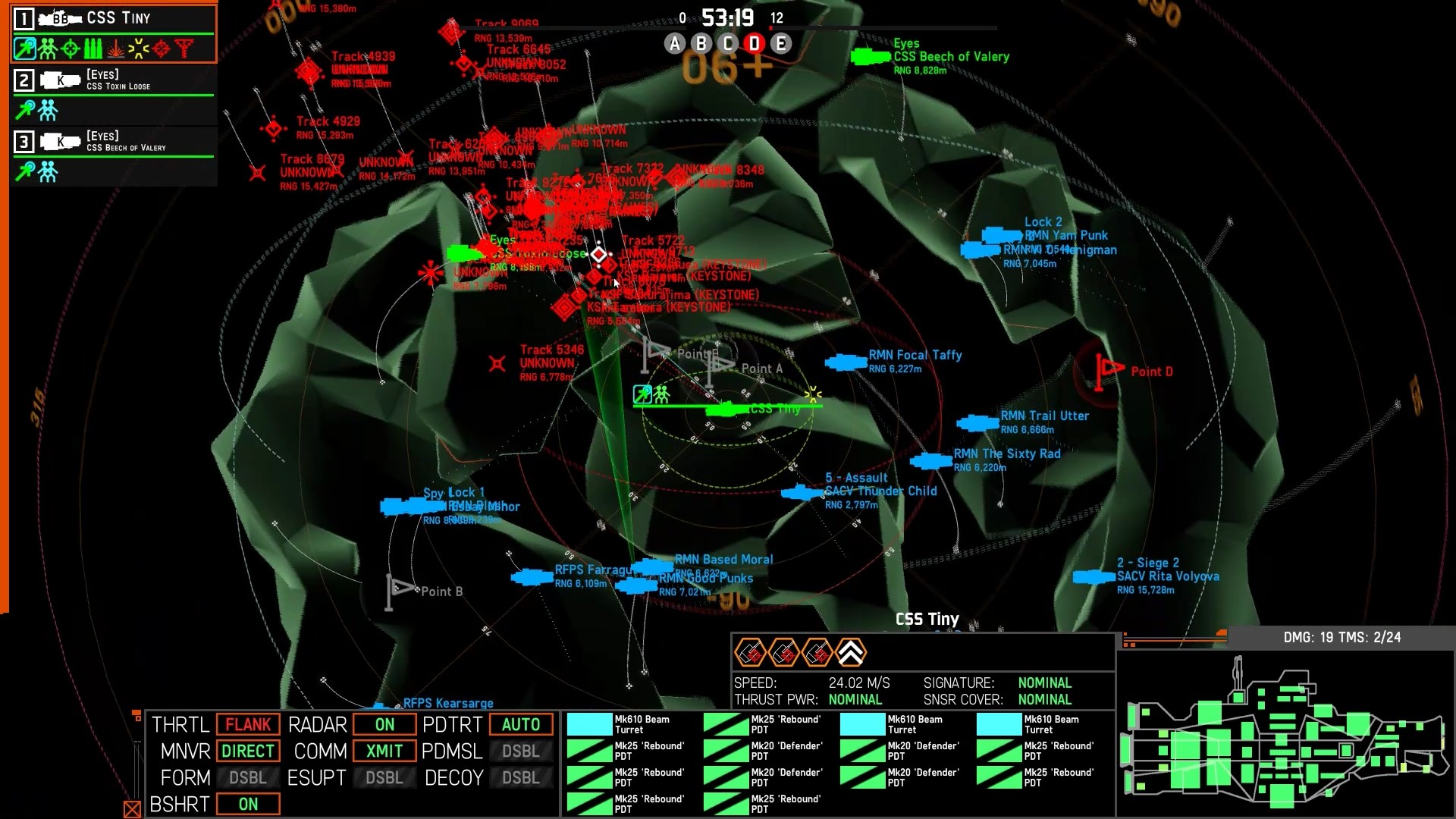This screenshot has width=1456, height=819.
Task: Select the red sensor antenna icon on CSS Tiny
Action: [x=184, y=48]
